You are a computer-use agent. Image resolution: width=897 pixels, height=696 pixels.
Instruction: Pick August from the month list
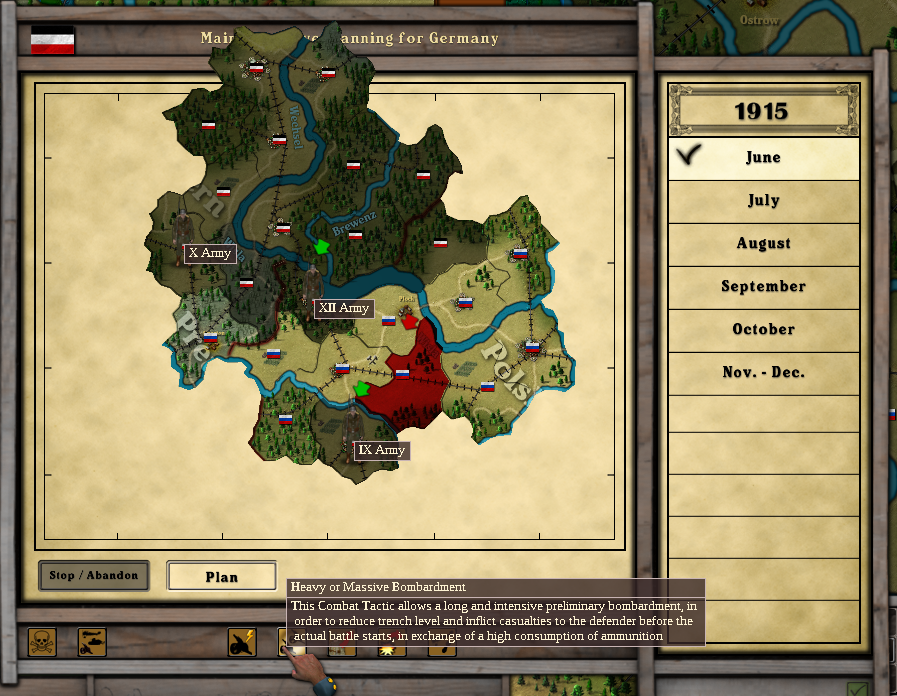(x=763, y=243)
